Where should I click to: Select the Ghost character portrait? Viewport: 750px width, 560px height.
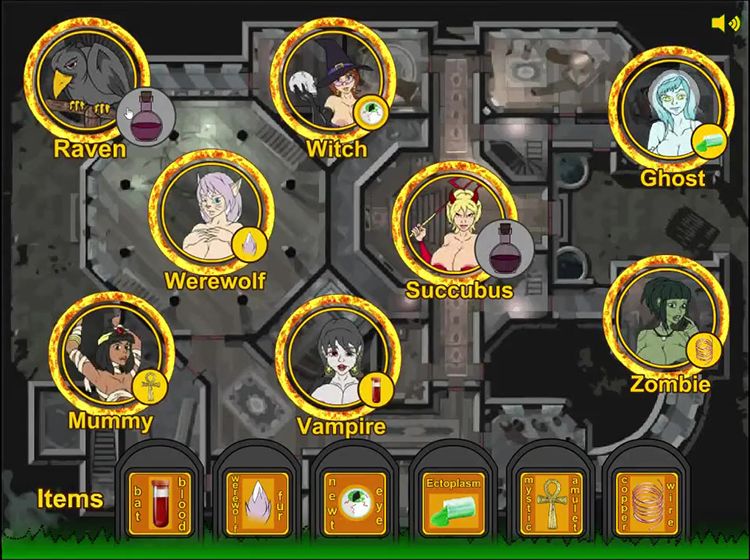[x=670, y=108]
